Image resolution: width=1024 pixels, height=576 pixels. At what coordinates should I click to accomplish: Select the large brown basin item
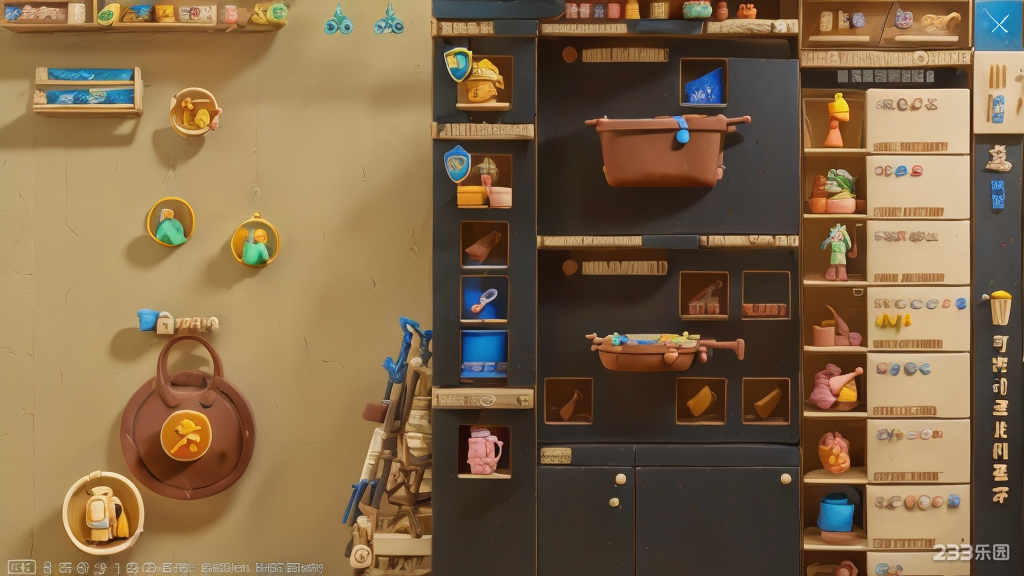click(664, 148)
